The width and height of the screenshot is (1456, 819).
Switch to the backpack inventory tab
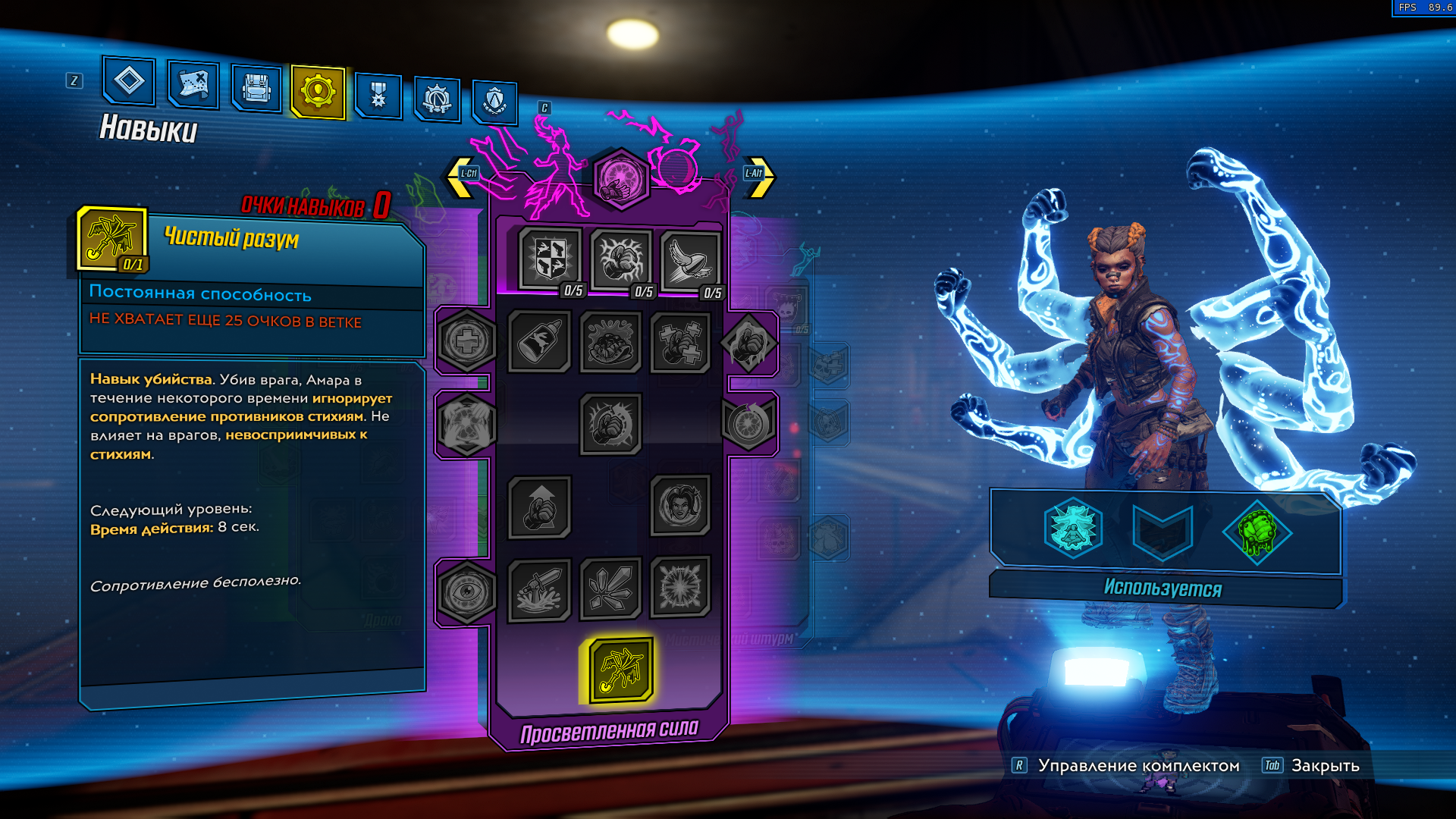[256, 89]
